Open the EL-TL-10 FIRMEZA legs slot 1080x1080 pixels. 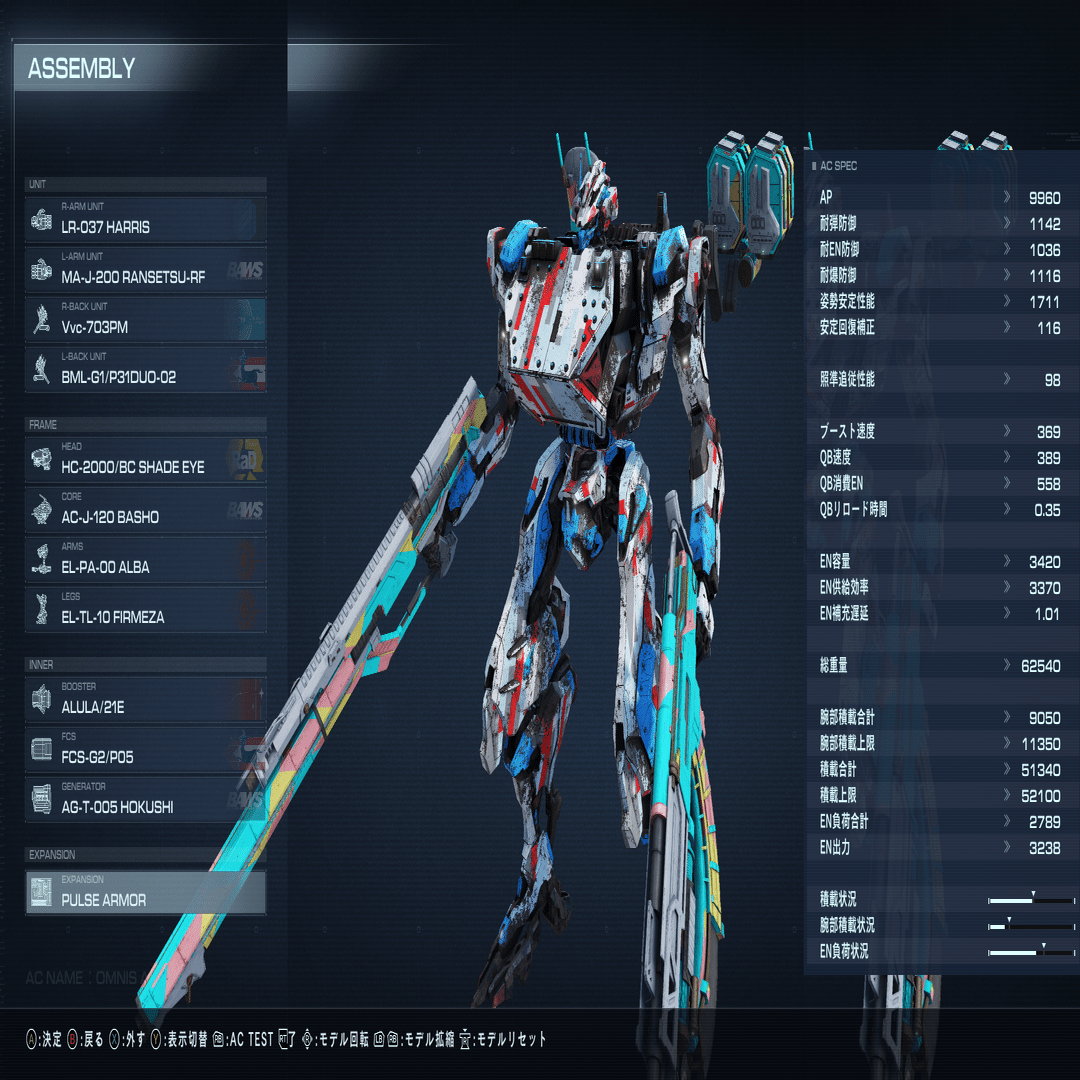click(146, 610)
